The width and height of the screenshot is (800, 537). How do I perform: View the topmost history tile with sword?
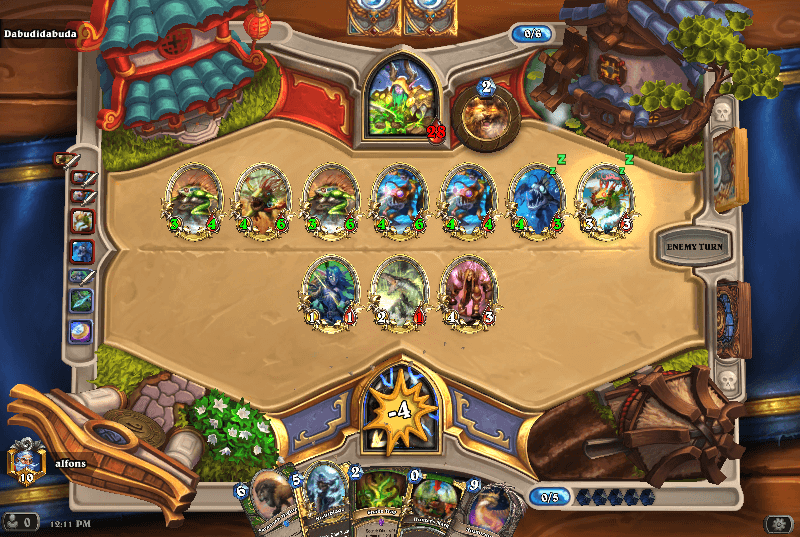[x=66, y=158]
